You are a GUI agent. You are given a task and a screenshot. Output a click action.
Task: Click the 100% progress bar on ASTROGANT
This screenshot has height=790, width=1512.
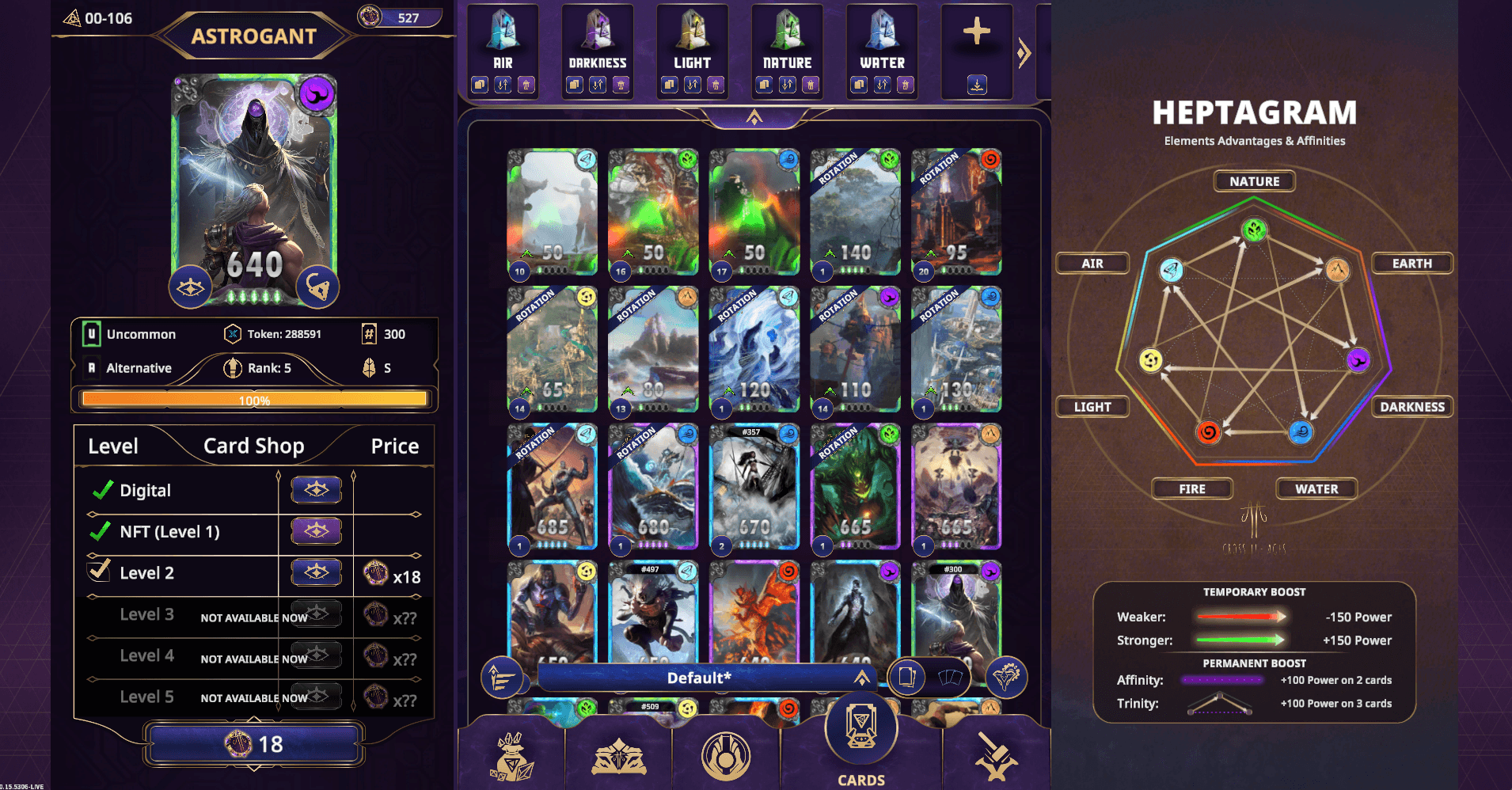point(253,400)
